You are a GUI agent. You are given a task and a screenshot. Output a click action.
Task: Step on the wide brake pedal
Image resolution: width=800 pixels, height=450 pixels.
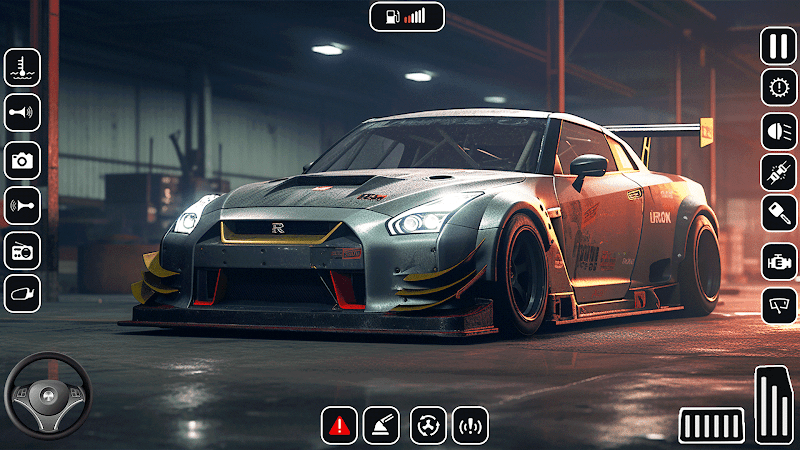(x=712, y=425)
